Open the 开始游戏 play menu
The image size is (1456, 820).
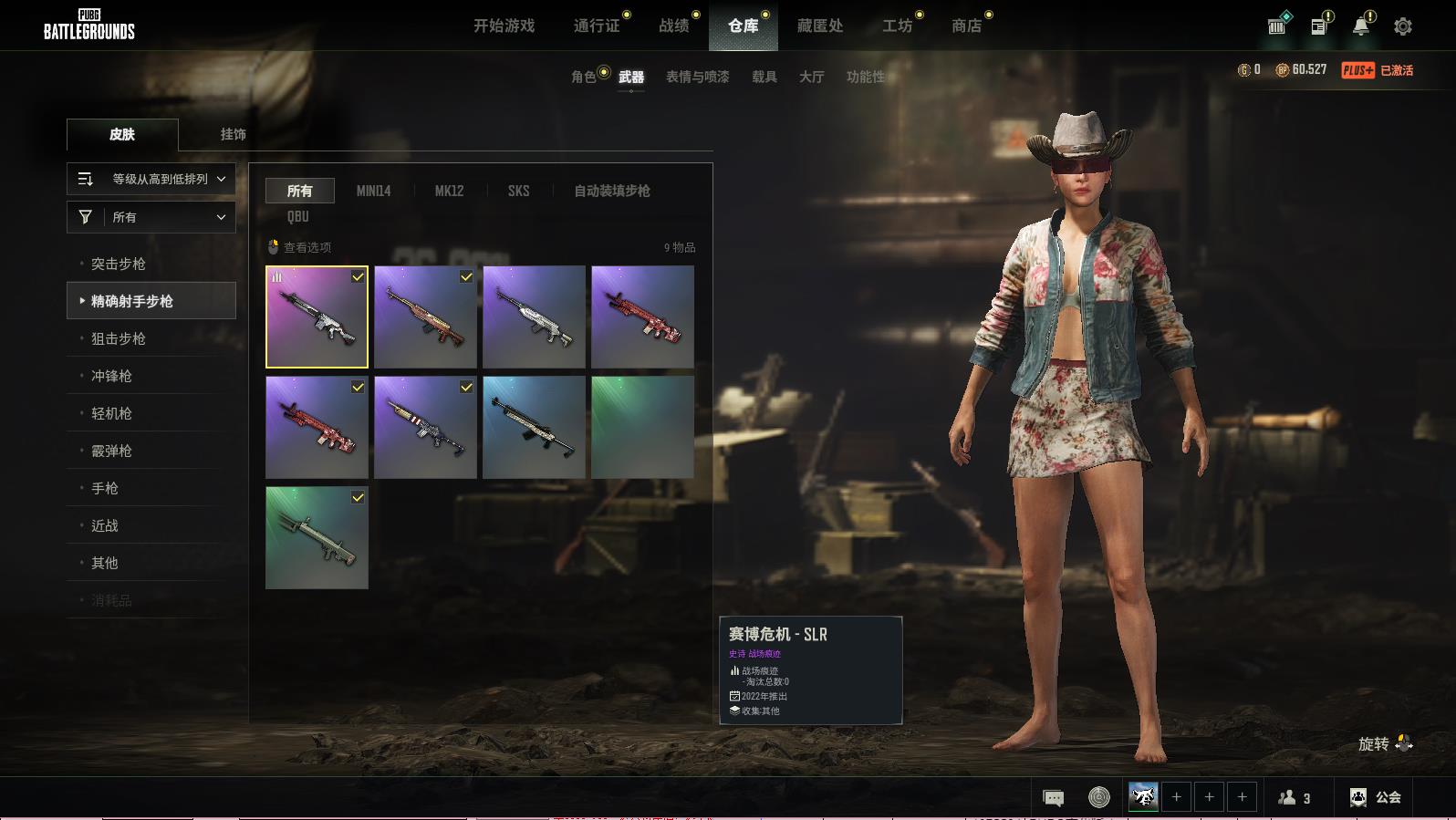point(504,26)
